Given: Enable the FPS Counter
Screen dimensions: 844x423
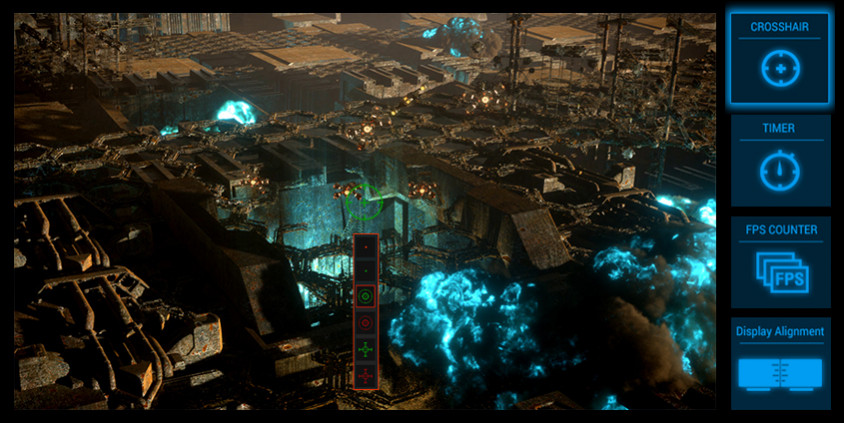Looking at the screenshot, I should [780, 262].
